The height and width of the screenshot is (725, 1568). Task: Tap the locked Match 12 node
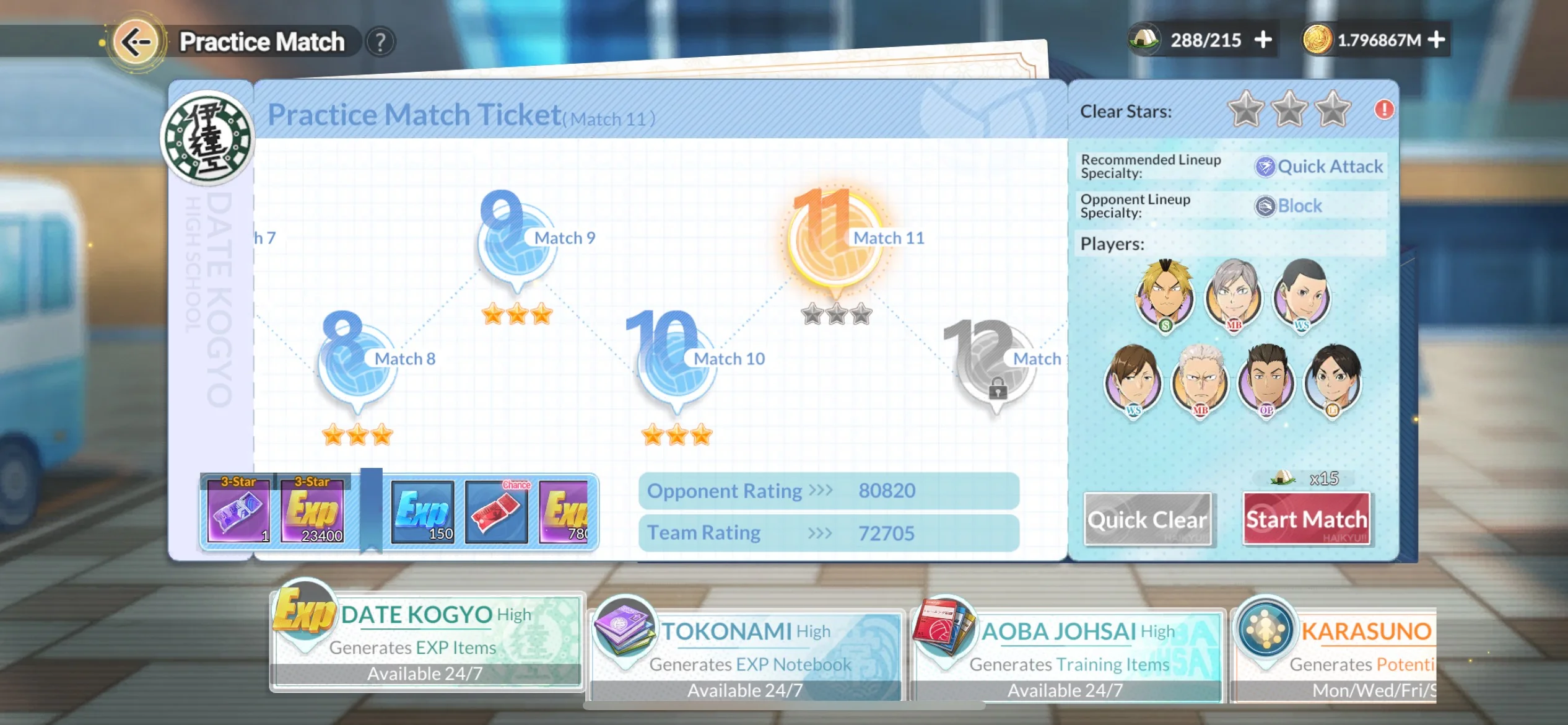tap(995, 369)
